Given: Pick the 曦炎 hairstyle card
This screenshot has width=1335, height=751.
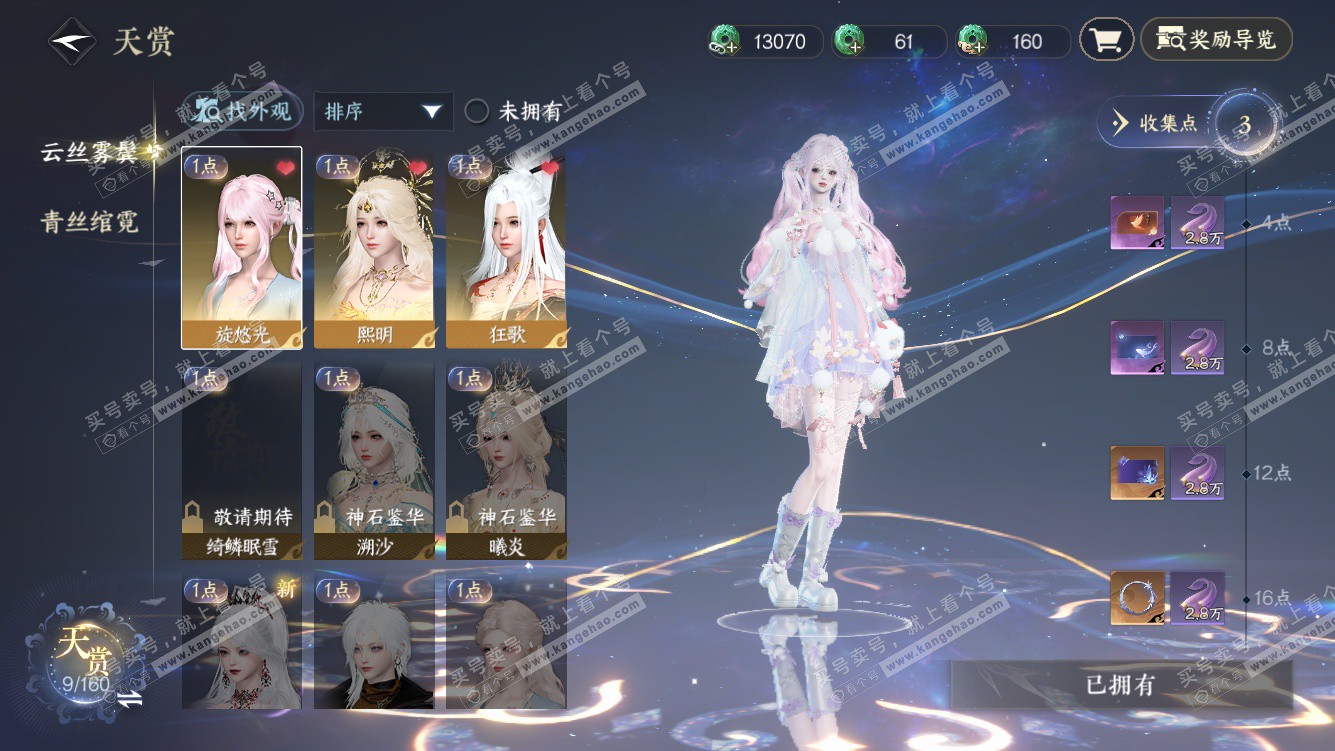Looking at the screenshot, I should 506,461.
